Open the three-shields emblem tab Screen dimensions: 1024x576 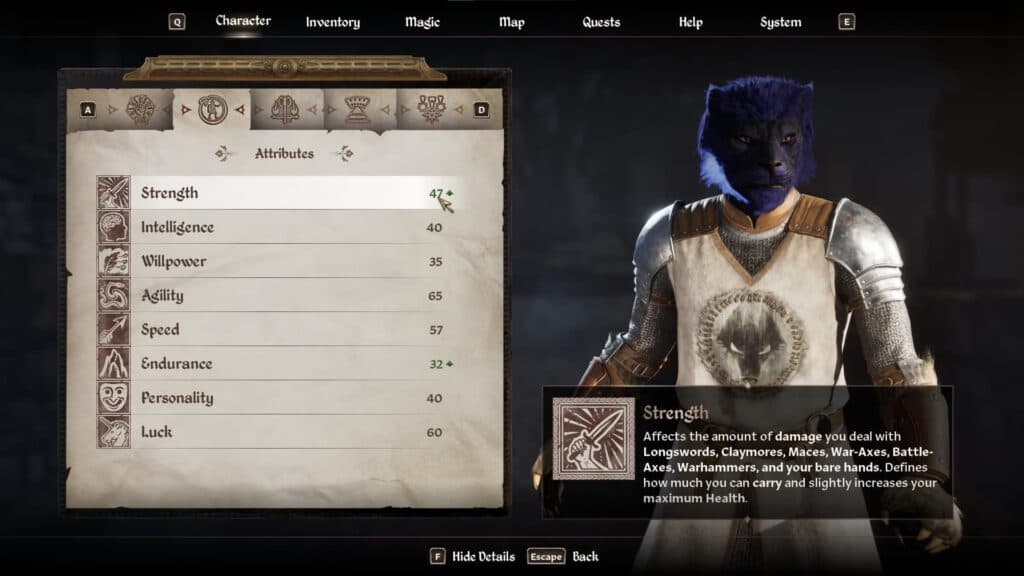coord(430,109)
